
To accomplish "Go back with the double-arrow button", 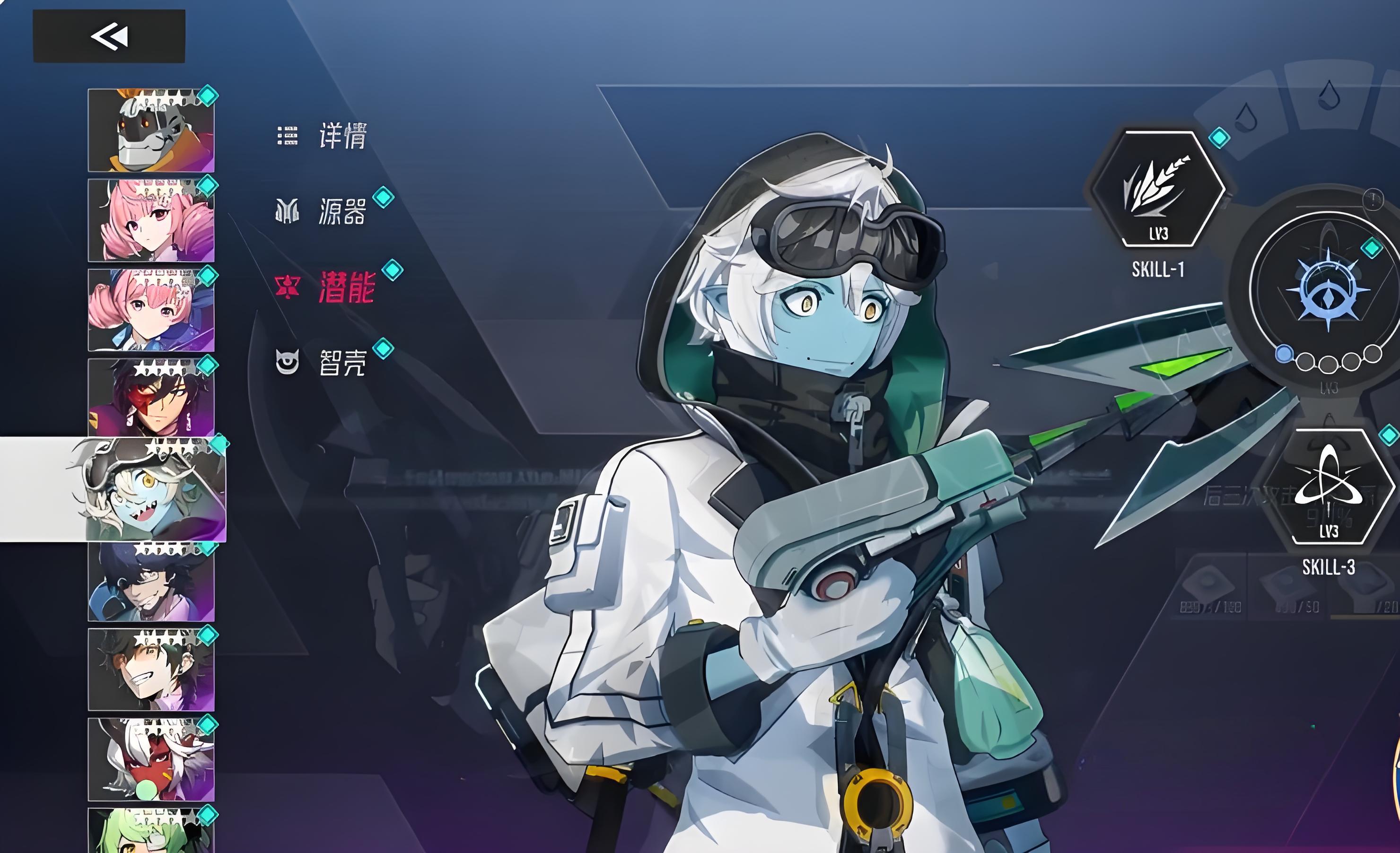I will 109,36.
